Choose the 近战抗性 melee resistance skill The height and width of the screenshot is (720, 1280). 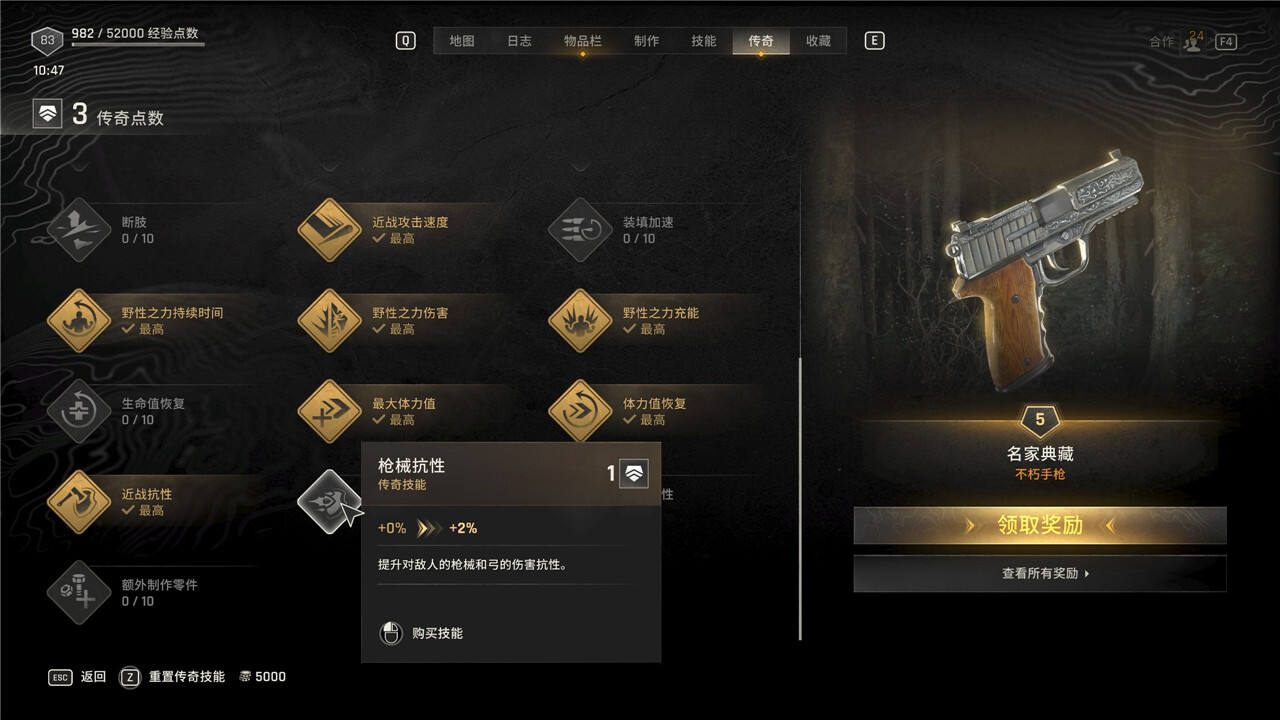click(x=79, y=502)
